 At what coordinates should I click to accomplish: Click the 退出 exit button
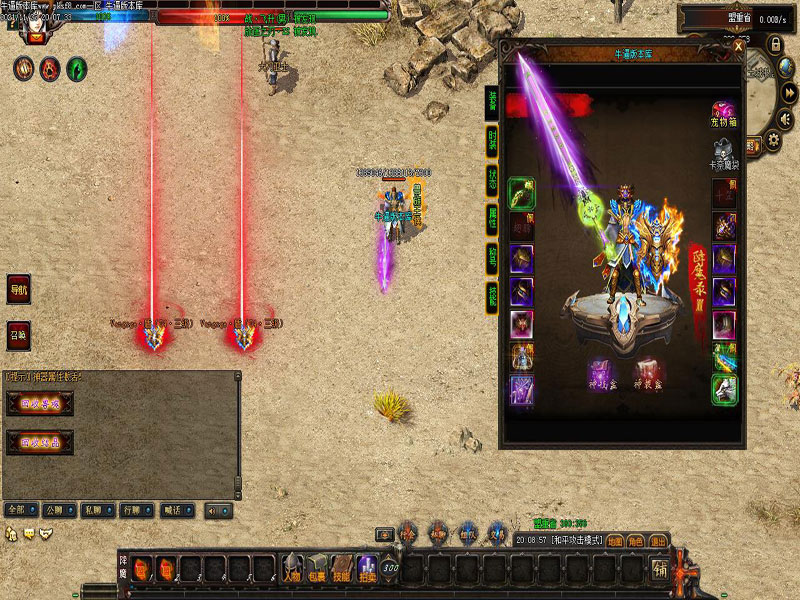tap(658, 540)
